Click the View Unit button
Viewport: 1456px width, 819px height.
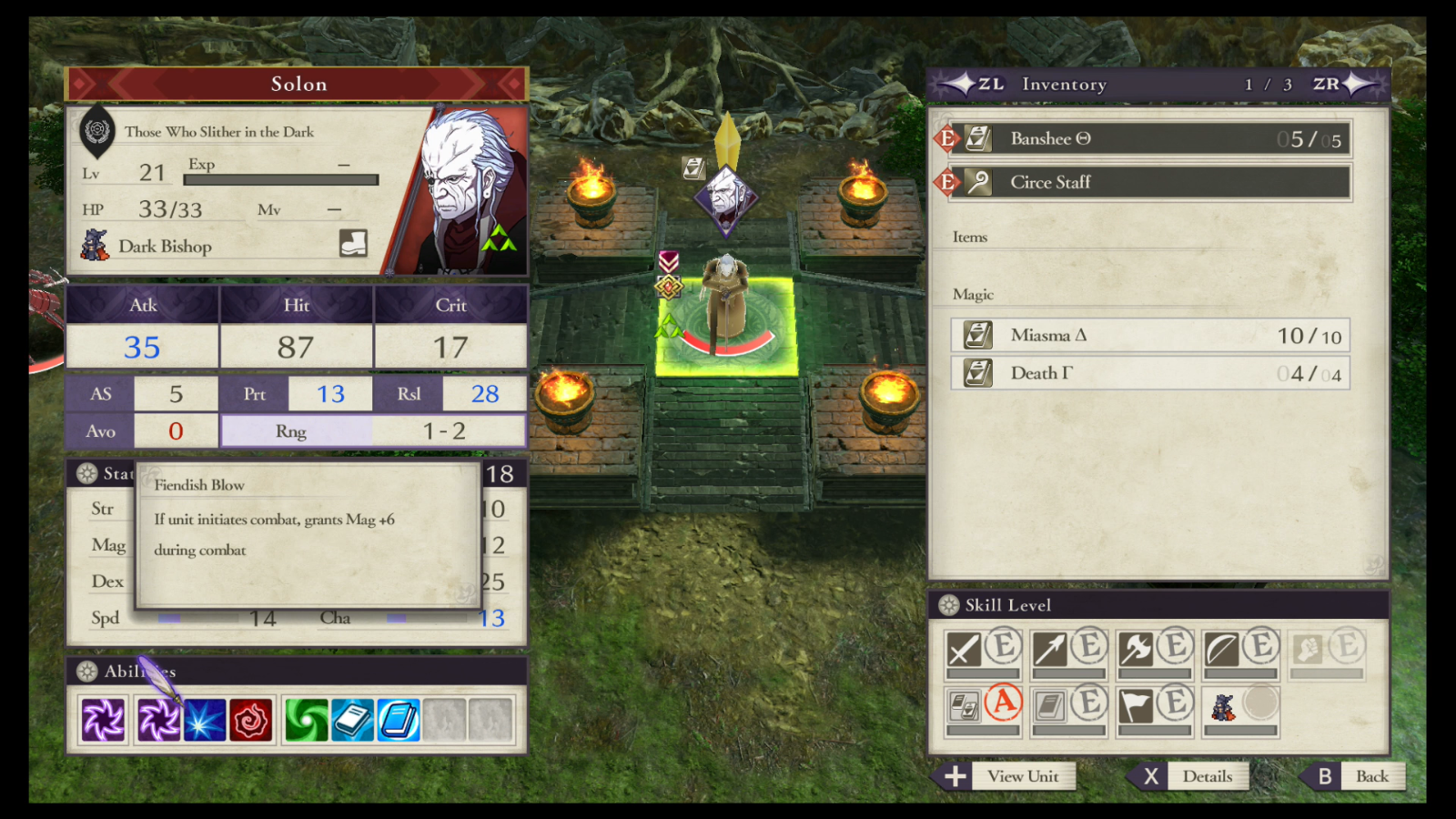(x=1024, y=776)
